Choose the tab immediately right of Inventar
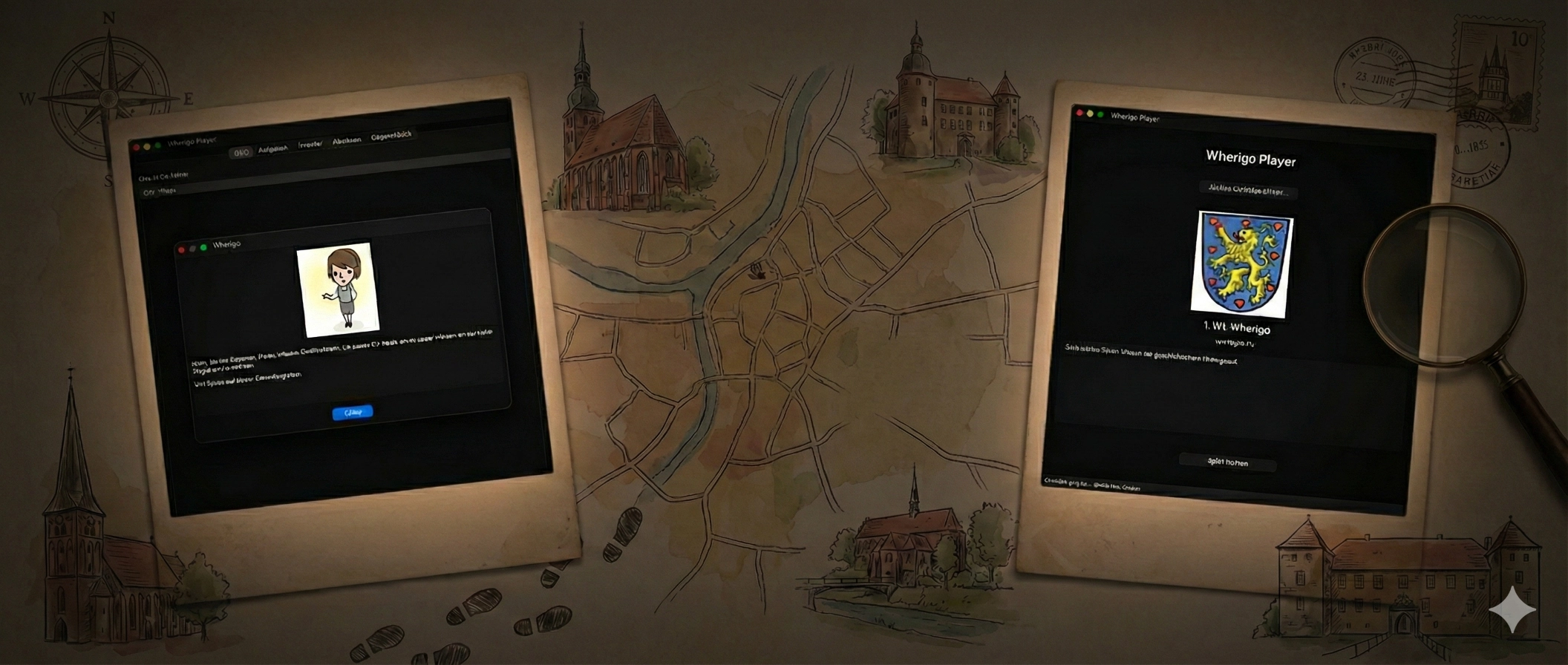Screen dimensions: 1568x665 click(347, 140)
